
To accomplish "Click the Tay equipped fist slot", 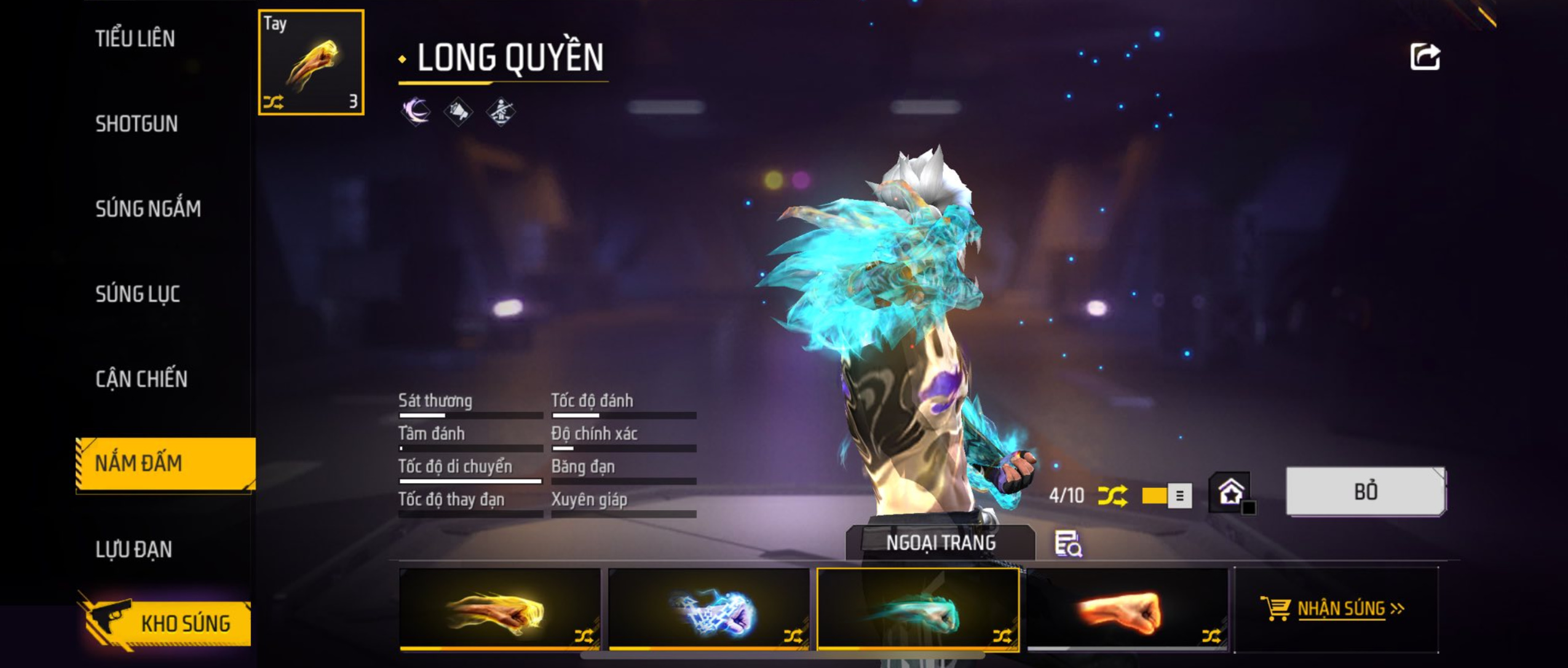I will (311, 62).
